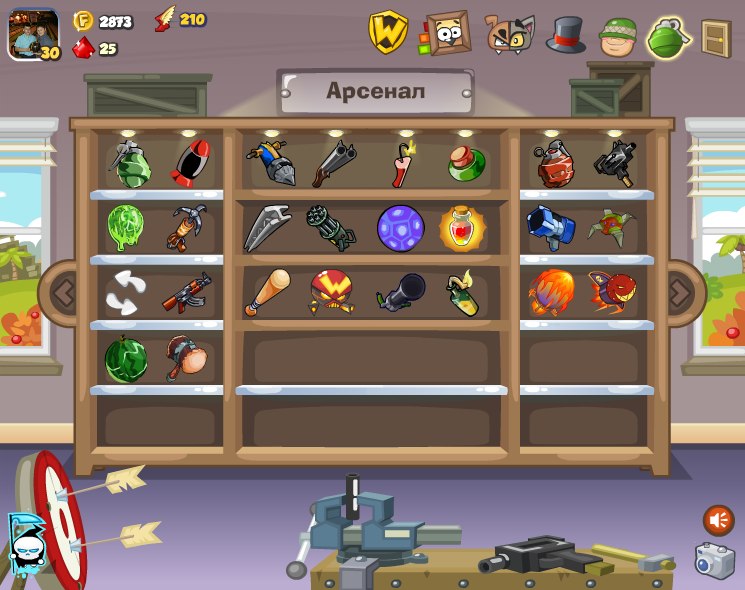Select the AK-47 assault rifle
Viewport: 745px width, 590px height.
click(186, 292)
